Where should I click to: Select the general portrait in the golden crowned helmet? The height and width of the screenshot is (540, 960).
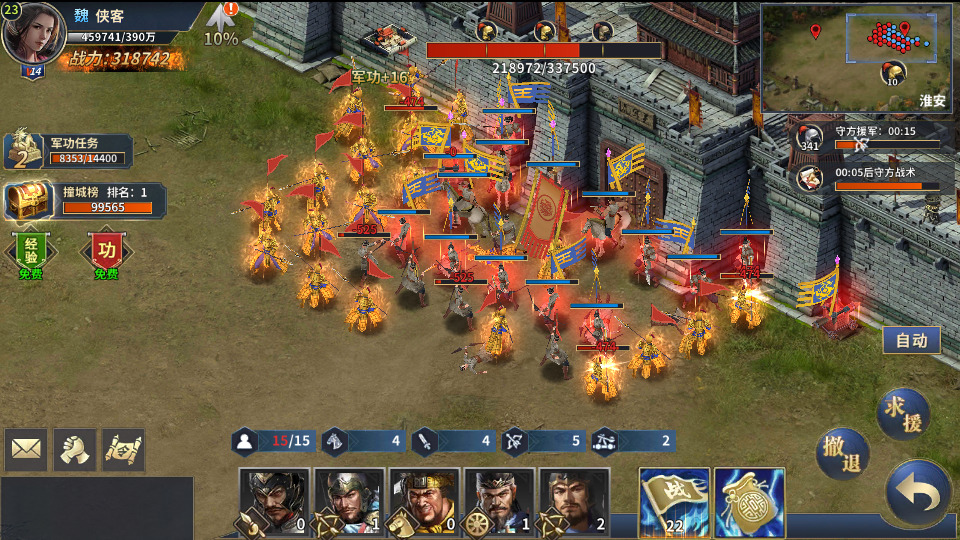[424, 502]
